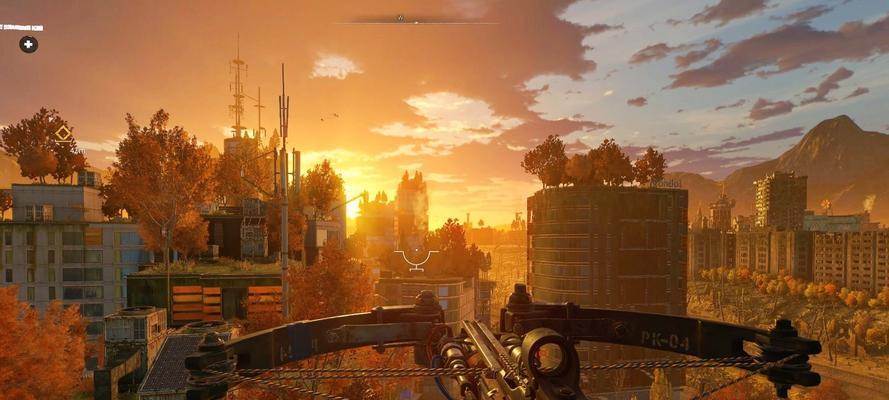The width and height of the screenshot is (889, 400).
Task: Click the compass bar heading marker
Action: [400, 18]
